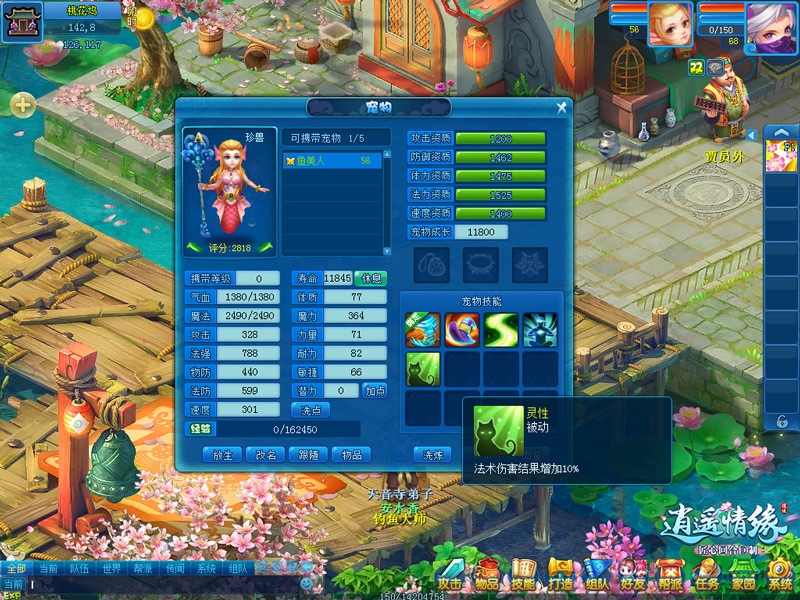
Task: Click the 洗点 reset points button
Action: tap(310, 410)
